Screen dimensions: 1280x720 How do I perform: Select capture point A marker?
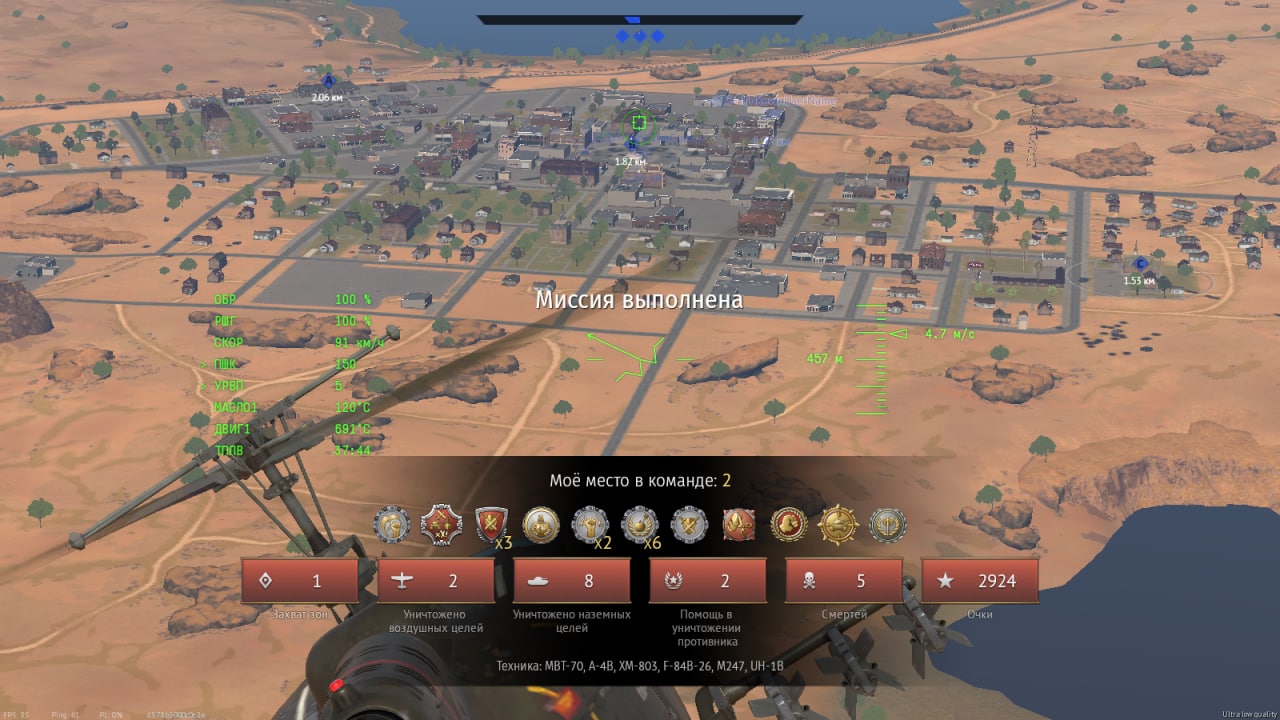pyautogui.click(x=328, y=81)
